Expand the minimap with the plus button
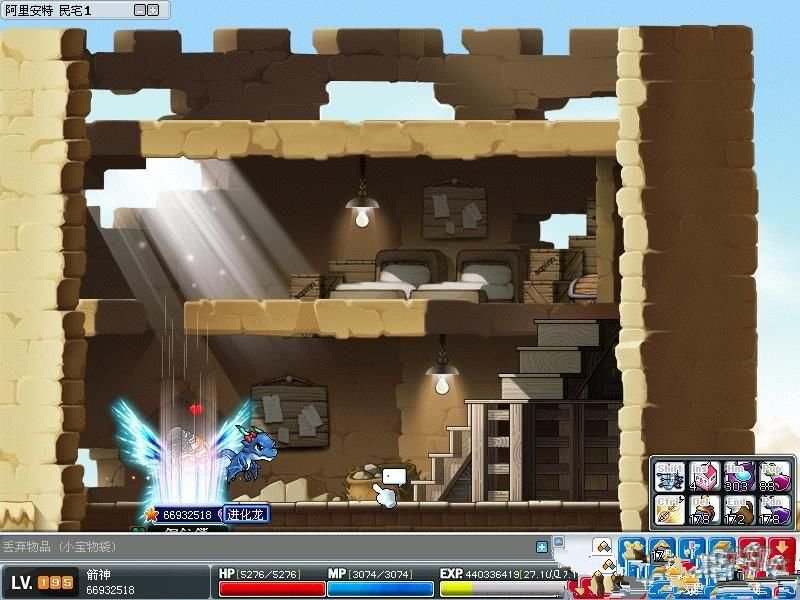 click(152, 10)
